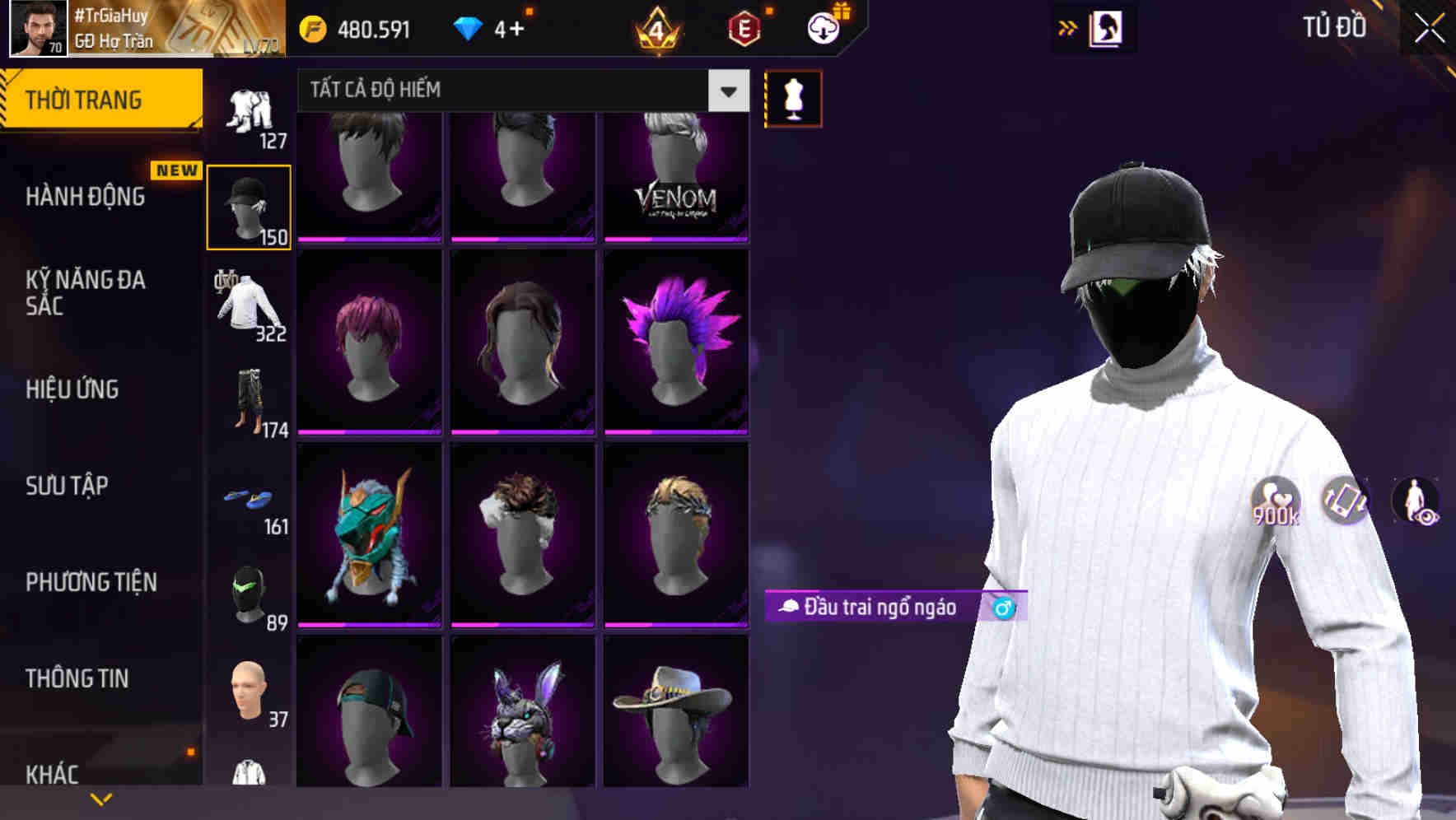Open the shirt category with 322 items
The image size is (1456, 820).
click(247, 309)
